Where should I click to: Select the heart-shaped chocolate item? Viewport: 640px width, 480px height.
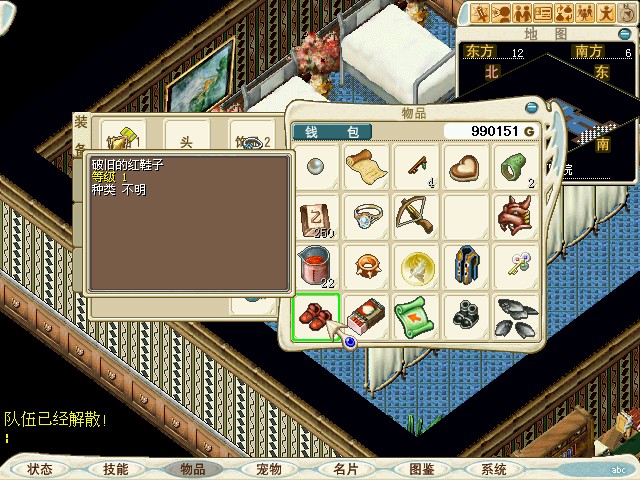(x=466, y=166)
